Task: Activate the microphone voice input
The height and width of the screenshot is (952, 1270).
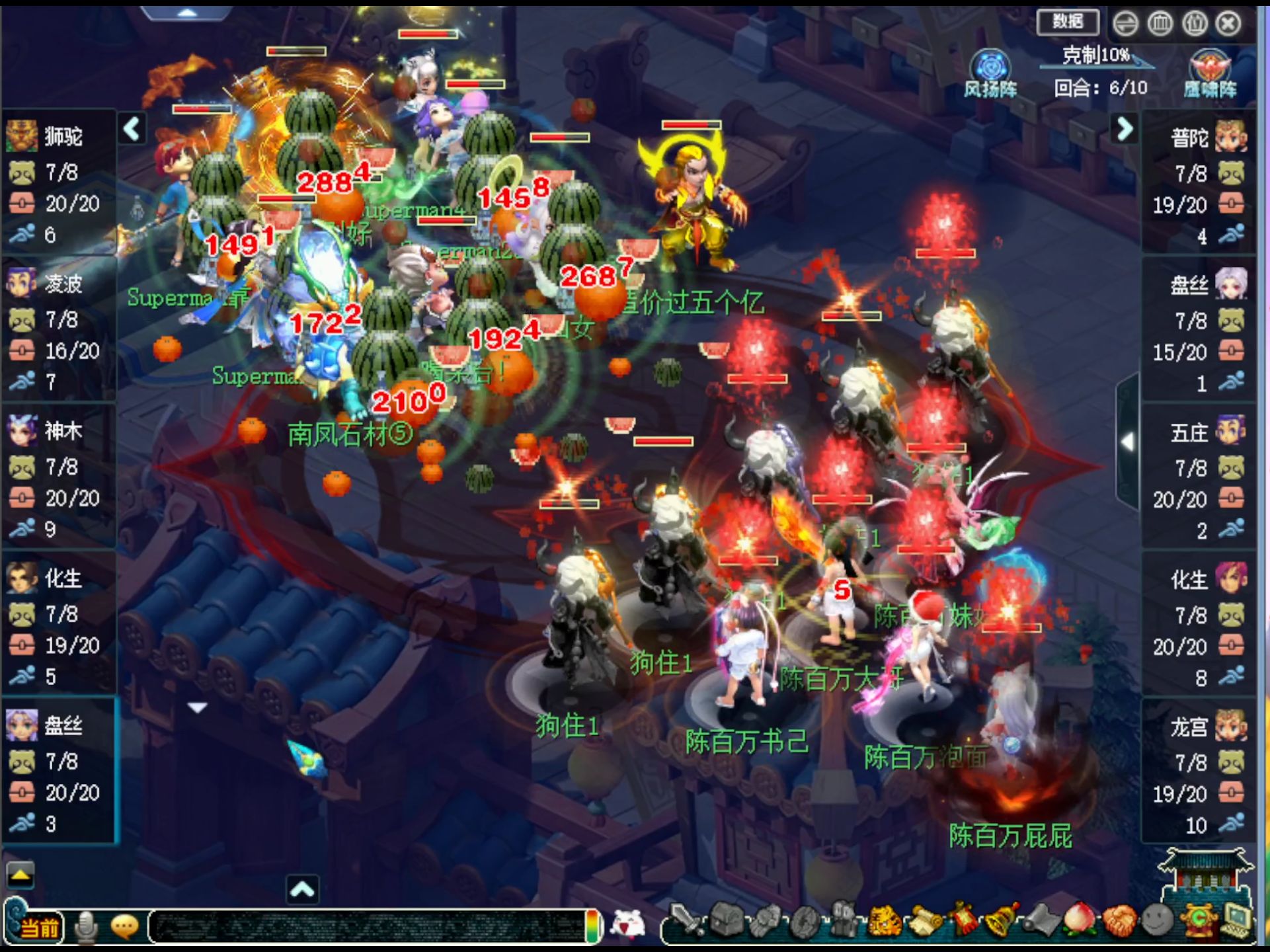Action: [86, 927]
